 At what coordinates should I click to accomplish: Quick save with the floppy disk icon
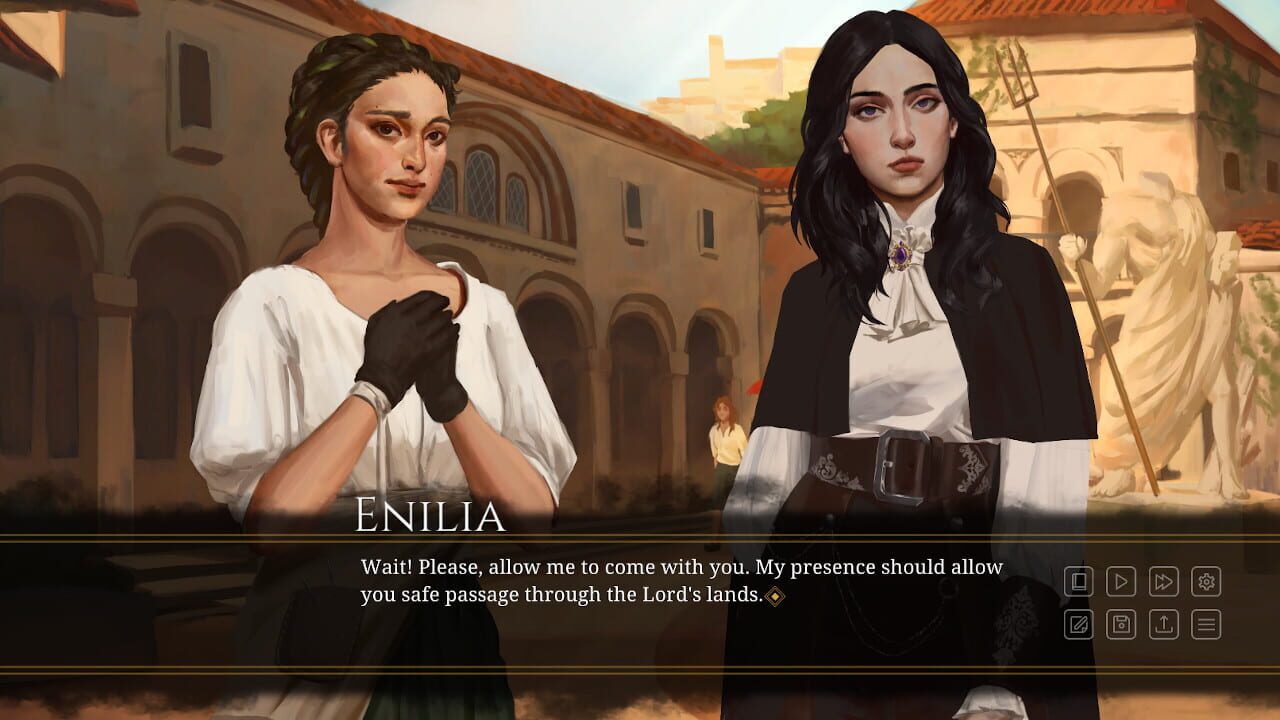pos(1121,624)
